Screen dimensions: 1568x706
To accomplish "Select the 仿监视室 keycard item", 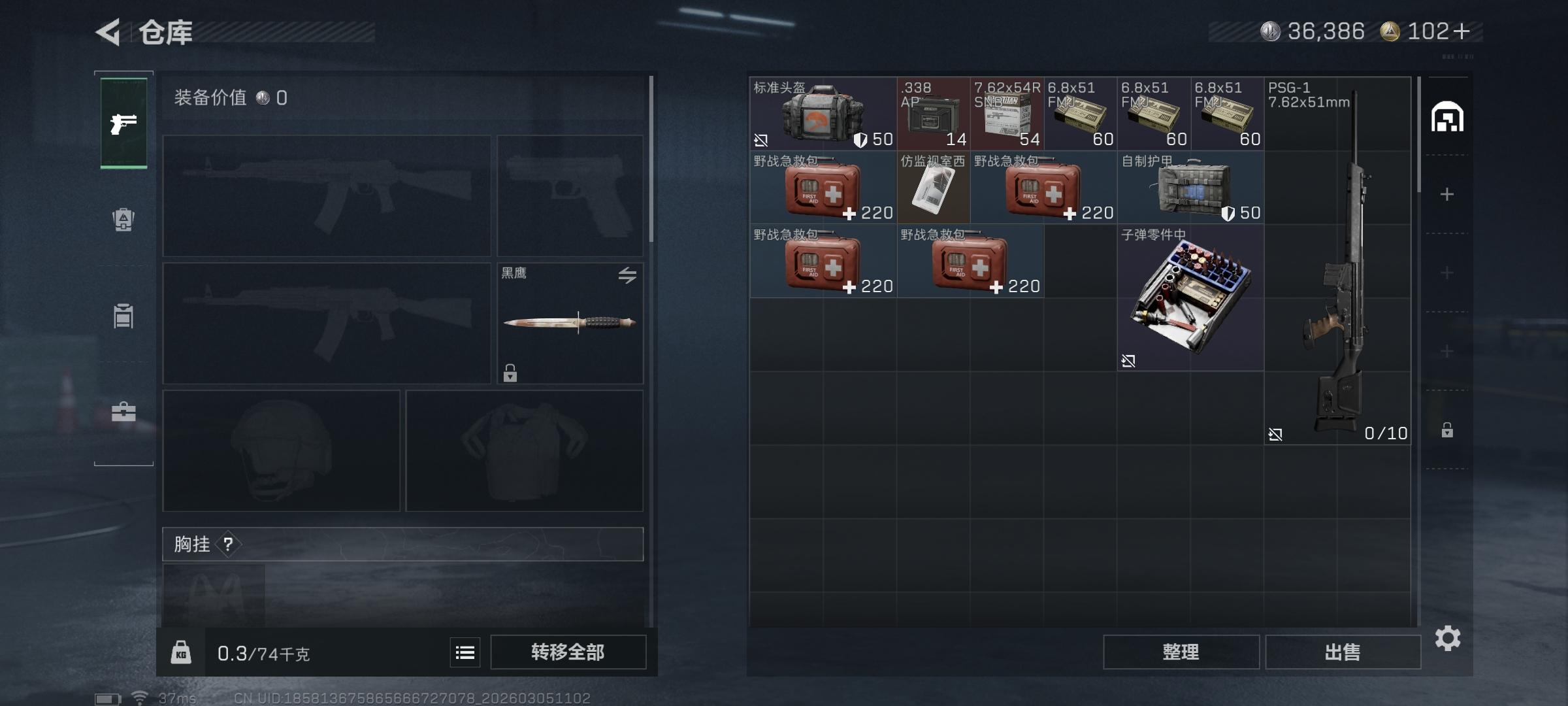I will pos(933,188).
